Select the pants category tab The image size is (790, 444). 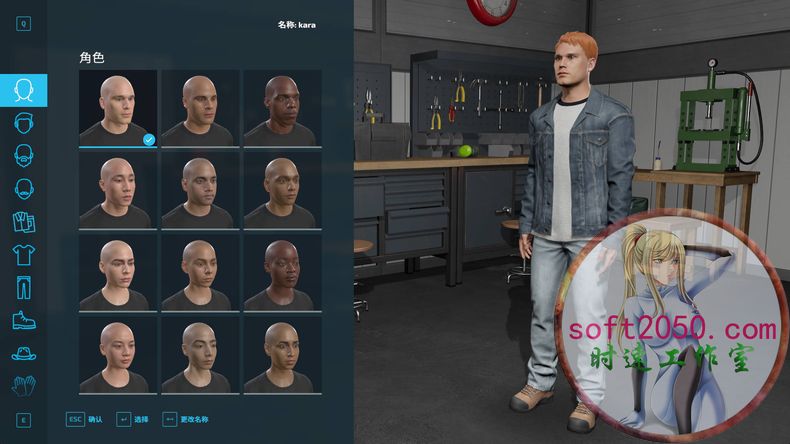(24, 287)
